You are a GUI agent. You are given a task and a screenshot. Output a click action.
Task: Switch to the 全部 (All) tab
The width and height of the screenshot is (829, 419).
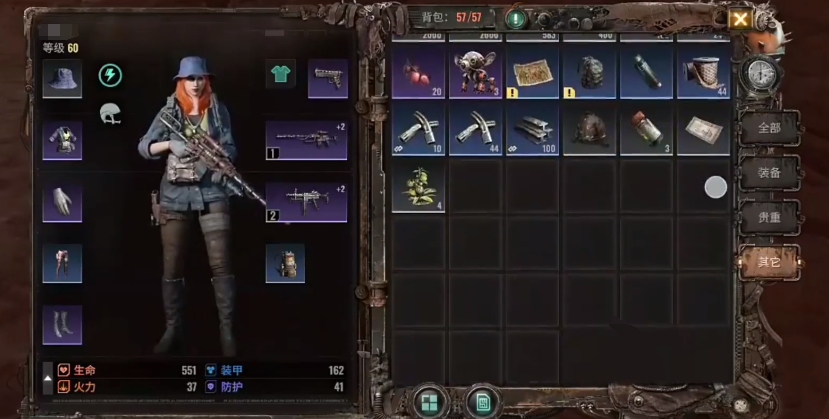coord(768,128)
